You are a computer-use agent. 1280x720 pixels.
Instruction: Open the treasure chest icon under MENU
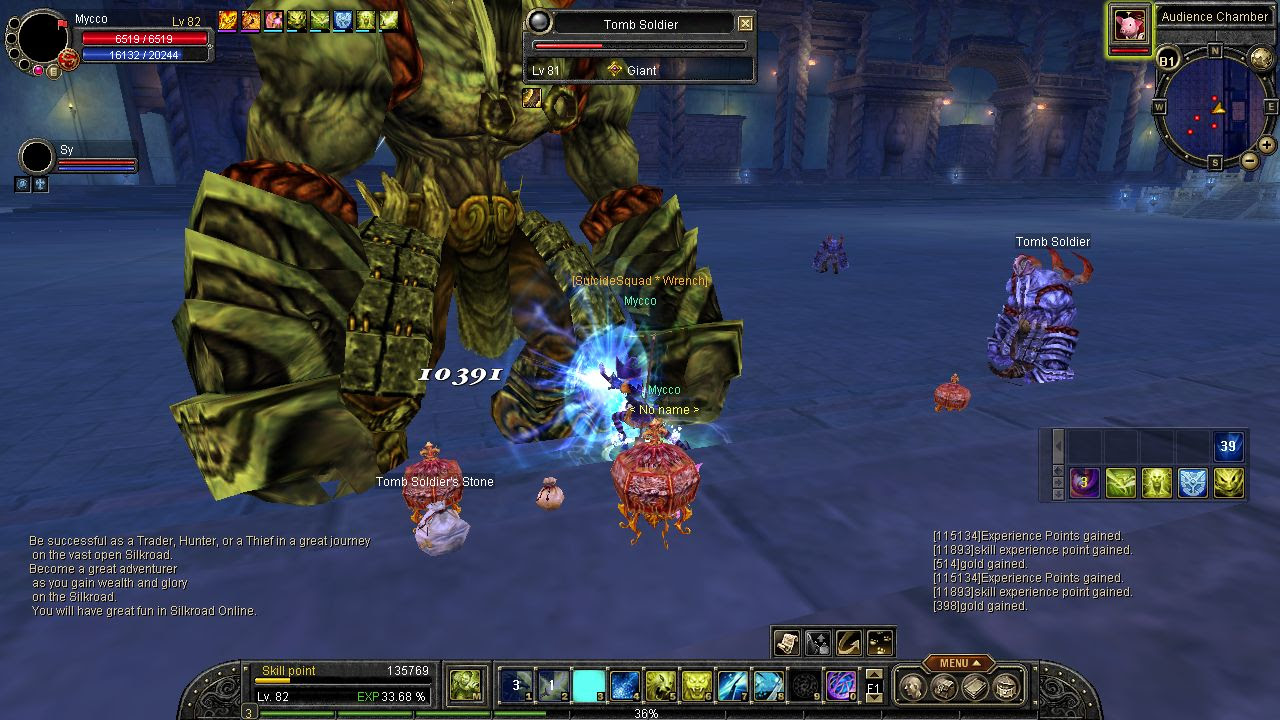[1008, 687]
